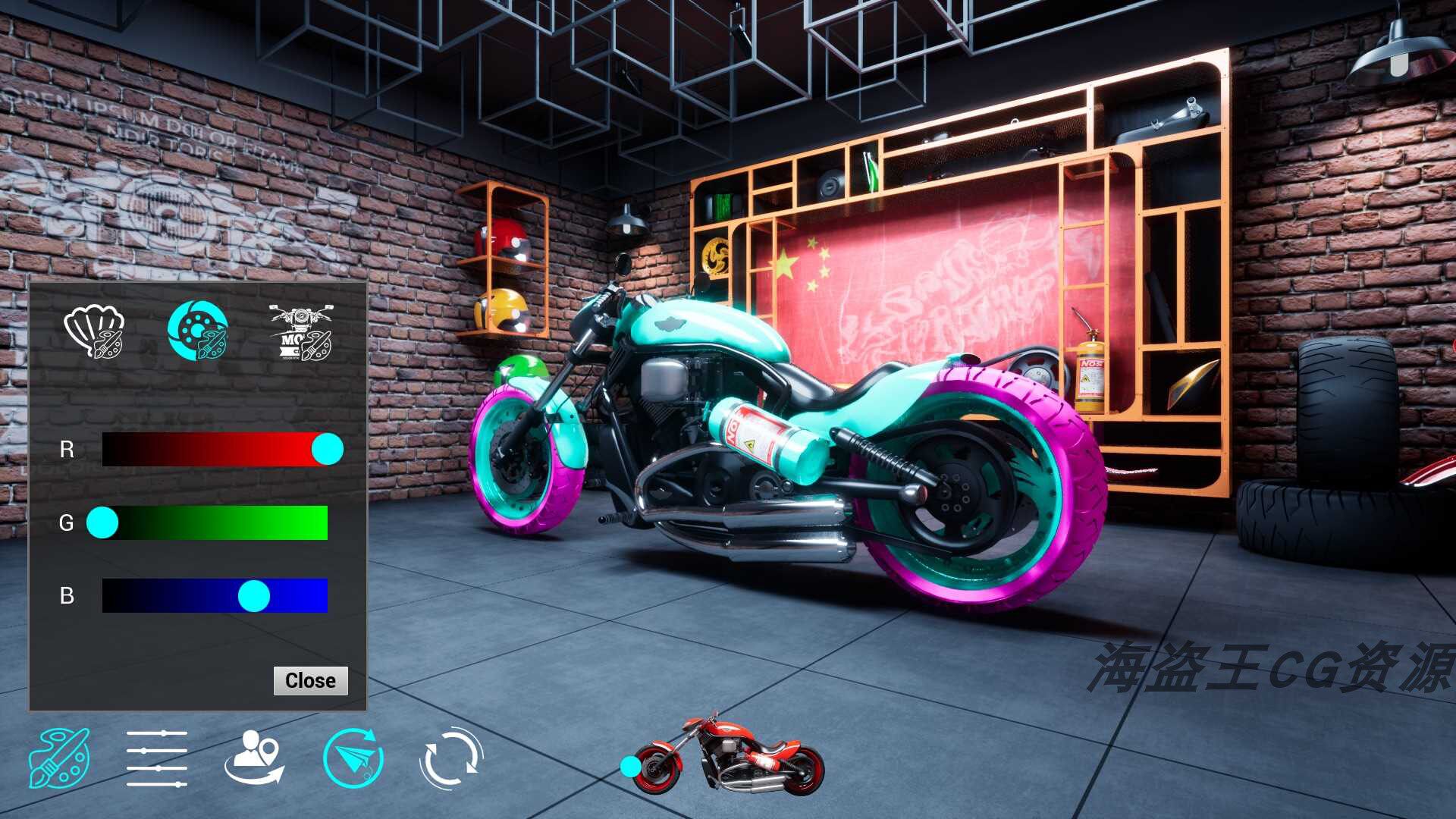The image size is (1456, 819).
Task: Select the body shell paint tab
Action: pos(94,331)
